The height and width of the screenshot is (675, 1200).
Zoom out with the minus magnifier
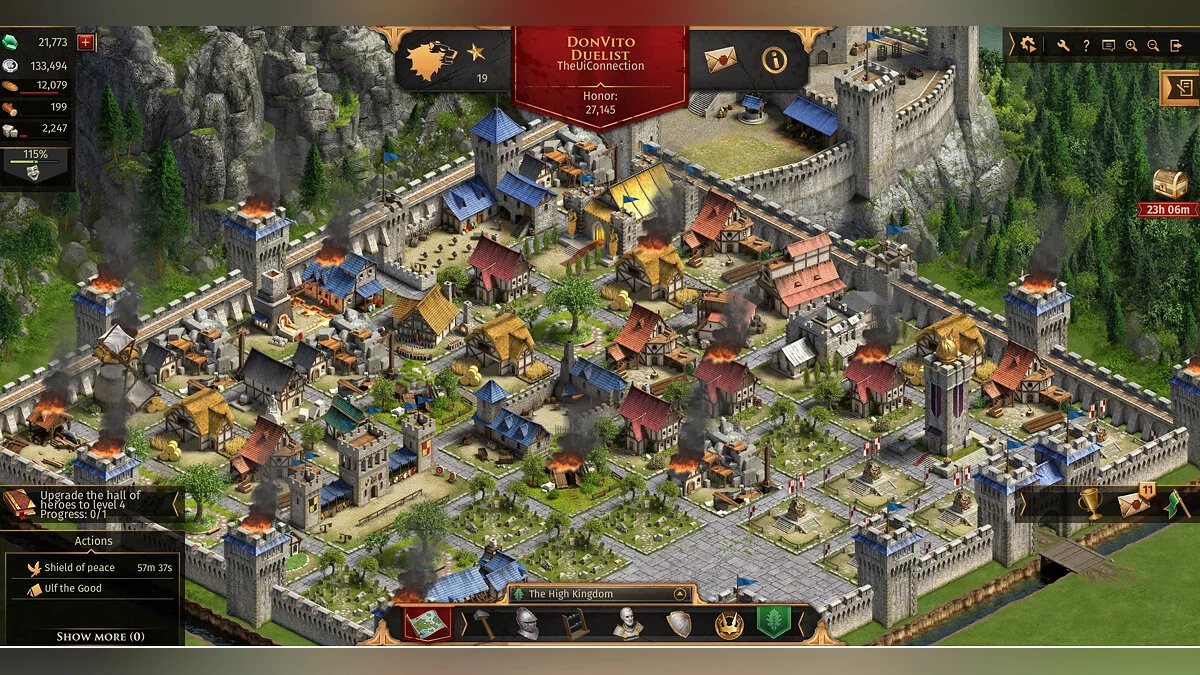coord(1153,45)
